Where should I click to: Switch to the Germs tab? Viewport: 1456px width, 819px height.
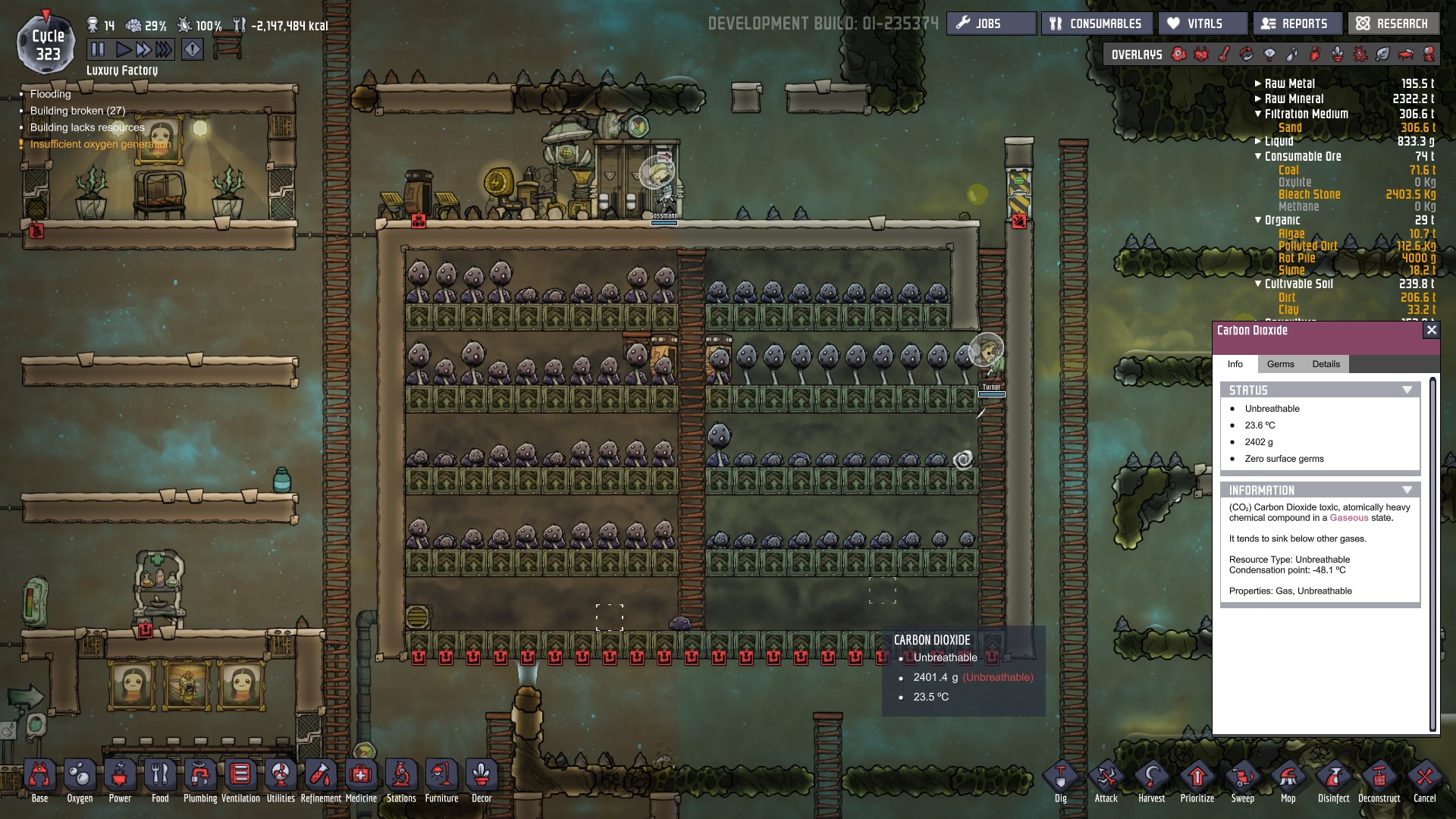click(1281, 364)
